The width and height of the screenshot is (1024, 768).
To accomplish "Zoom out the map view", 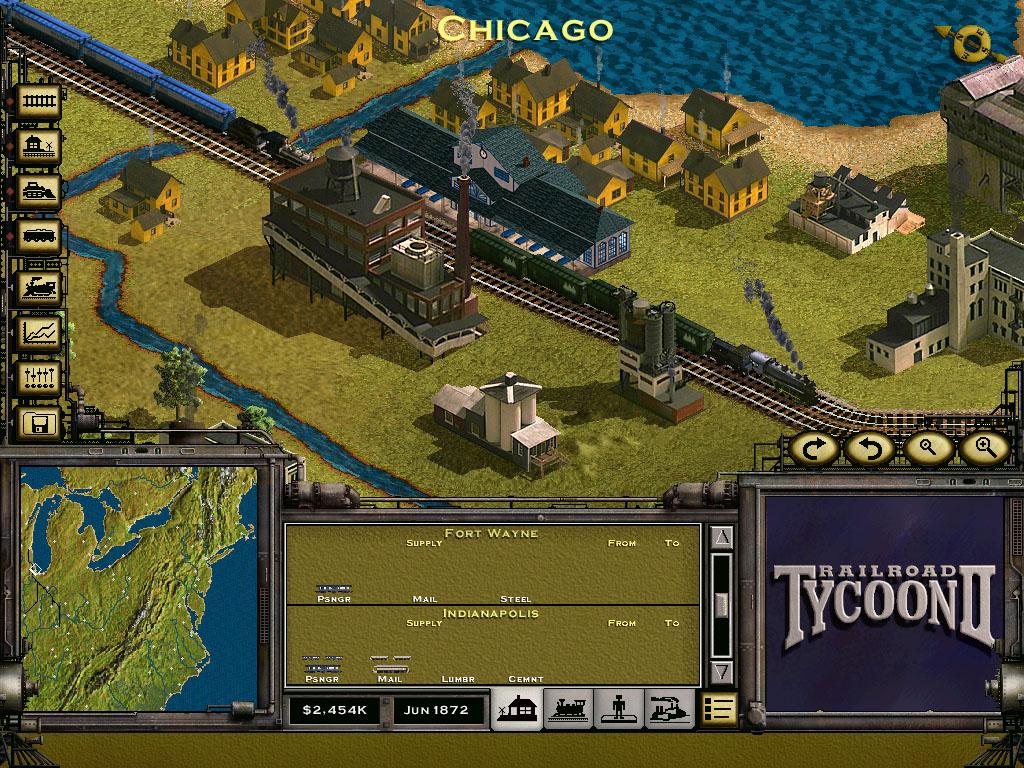I will 929,449.
